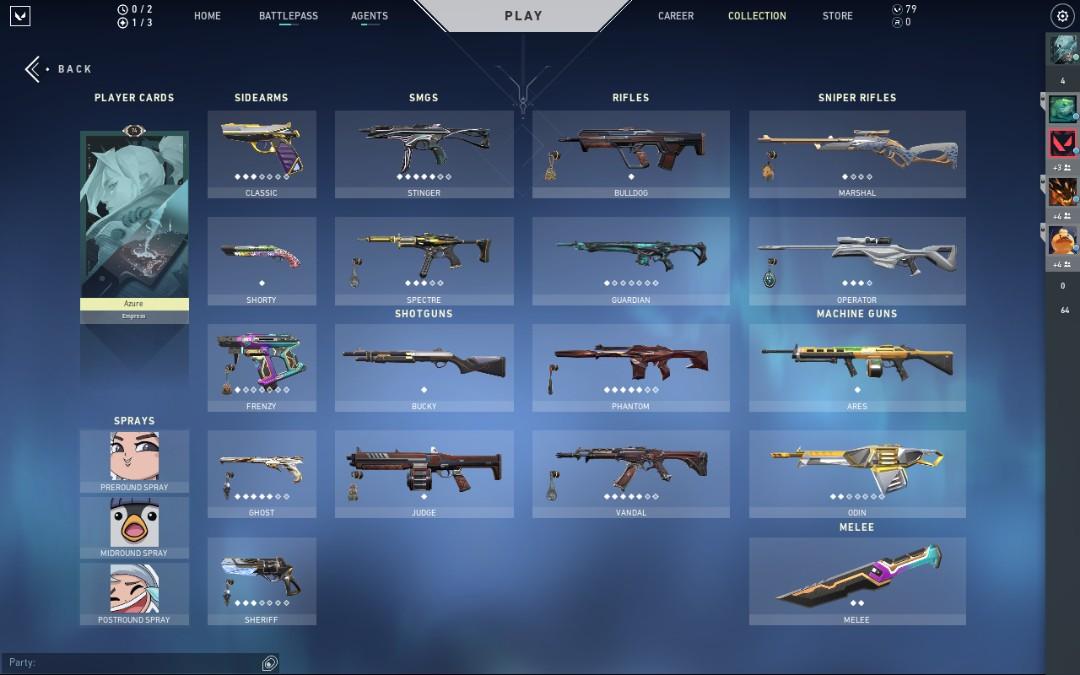Select the Odin machine gun slot

point(857,473)
